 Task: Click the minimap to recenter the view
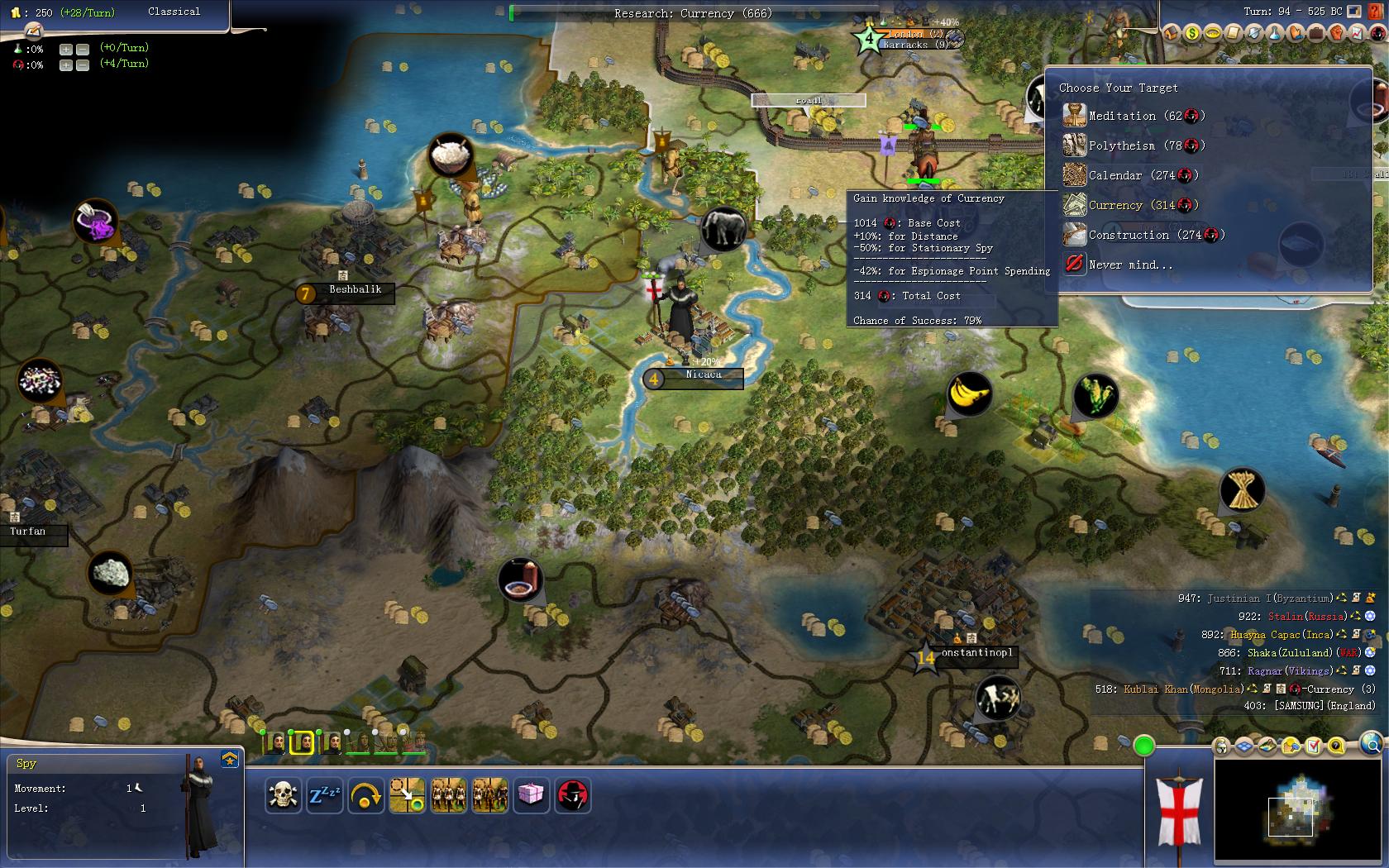[1294, 810]
